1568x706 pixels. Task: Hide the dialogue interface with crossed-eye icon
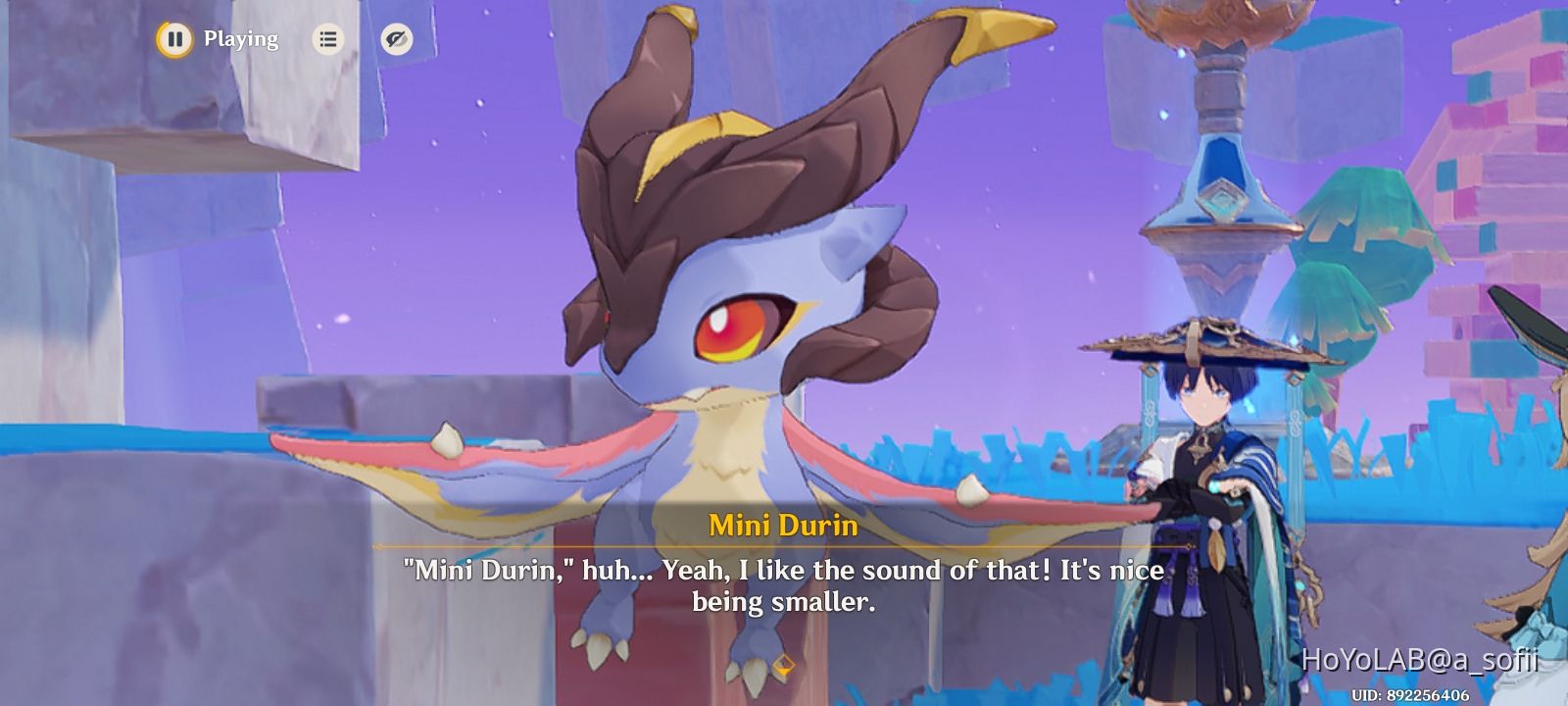coord(396,39)
